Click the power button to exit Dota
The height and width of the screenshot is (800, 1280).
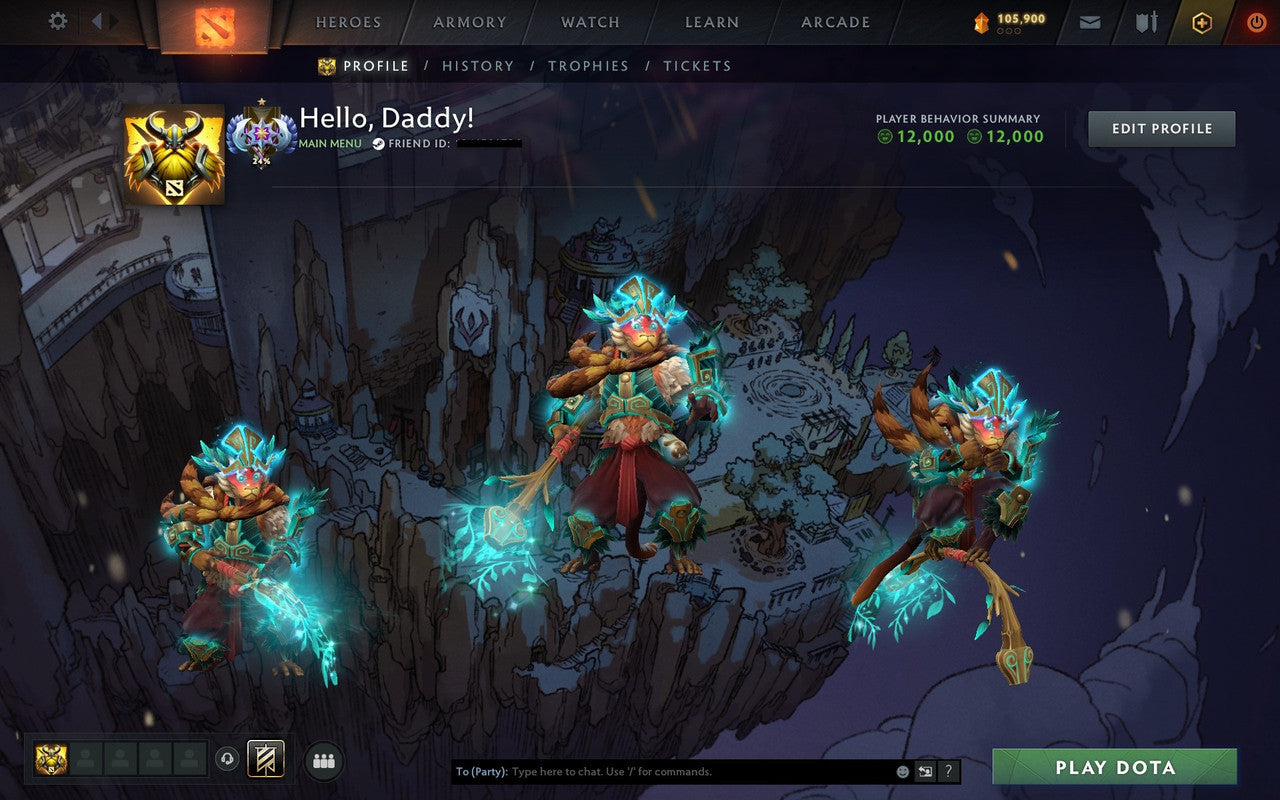click(1256, 21)
